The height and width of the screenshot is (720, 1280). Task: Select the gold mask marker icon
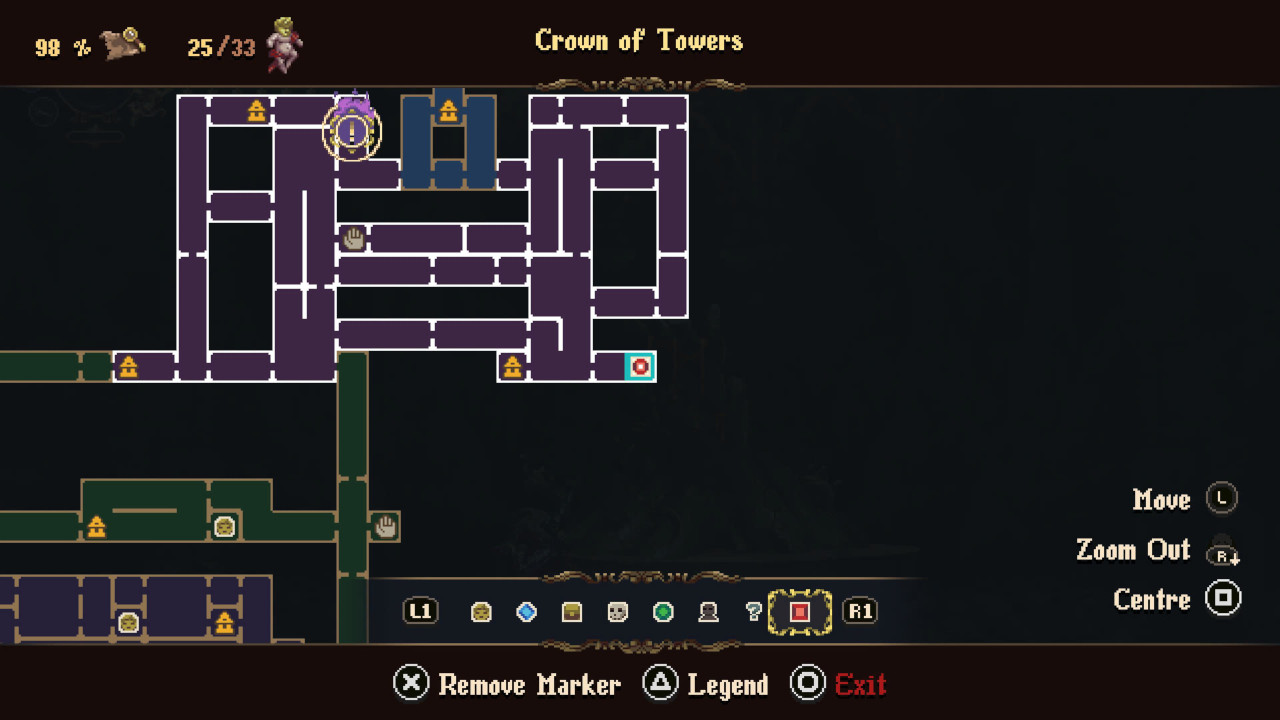481,612
